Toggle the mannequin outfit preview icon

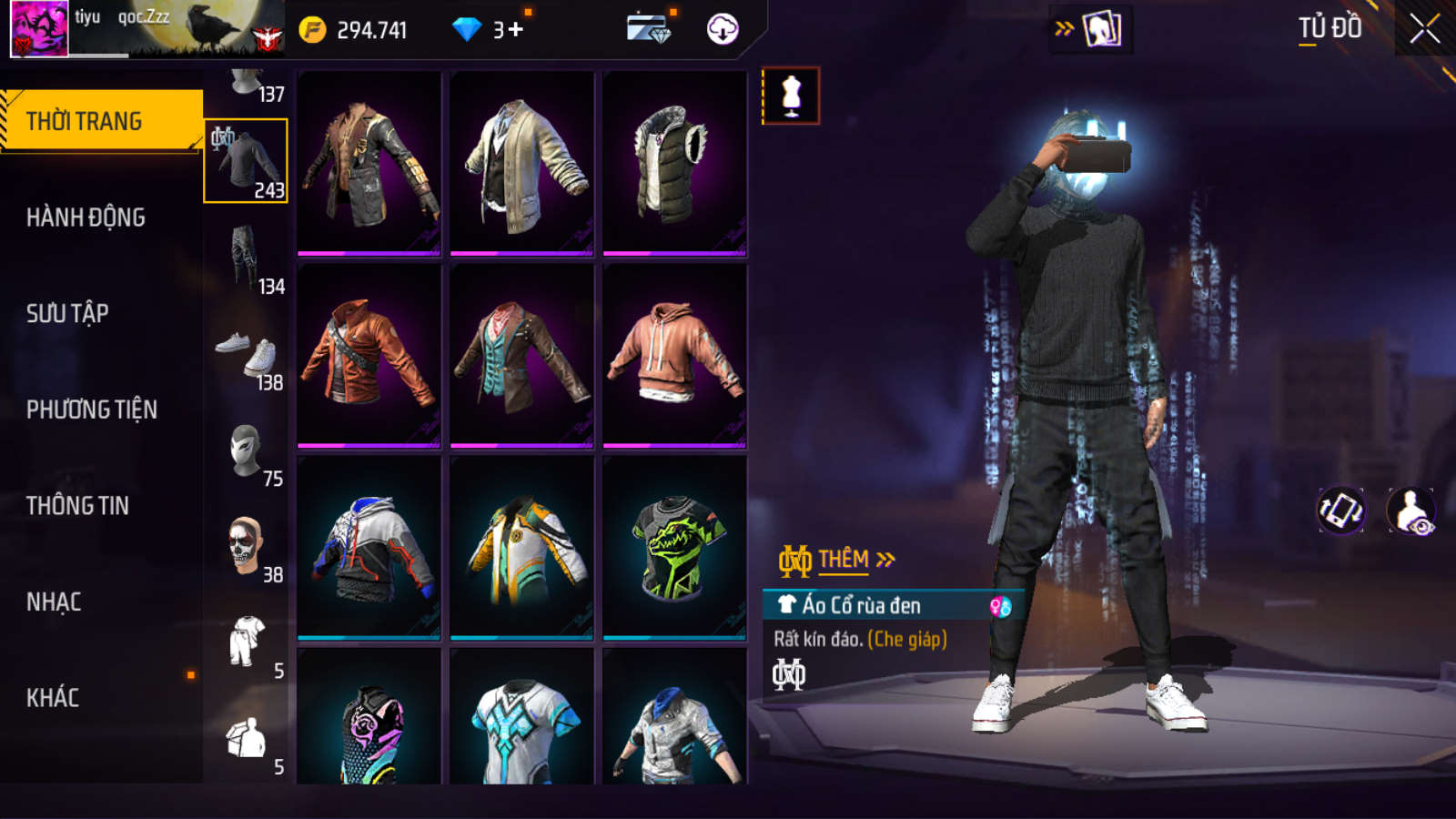(791, 96)
